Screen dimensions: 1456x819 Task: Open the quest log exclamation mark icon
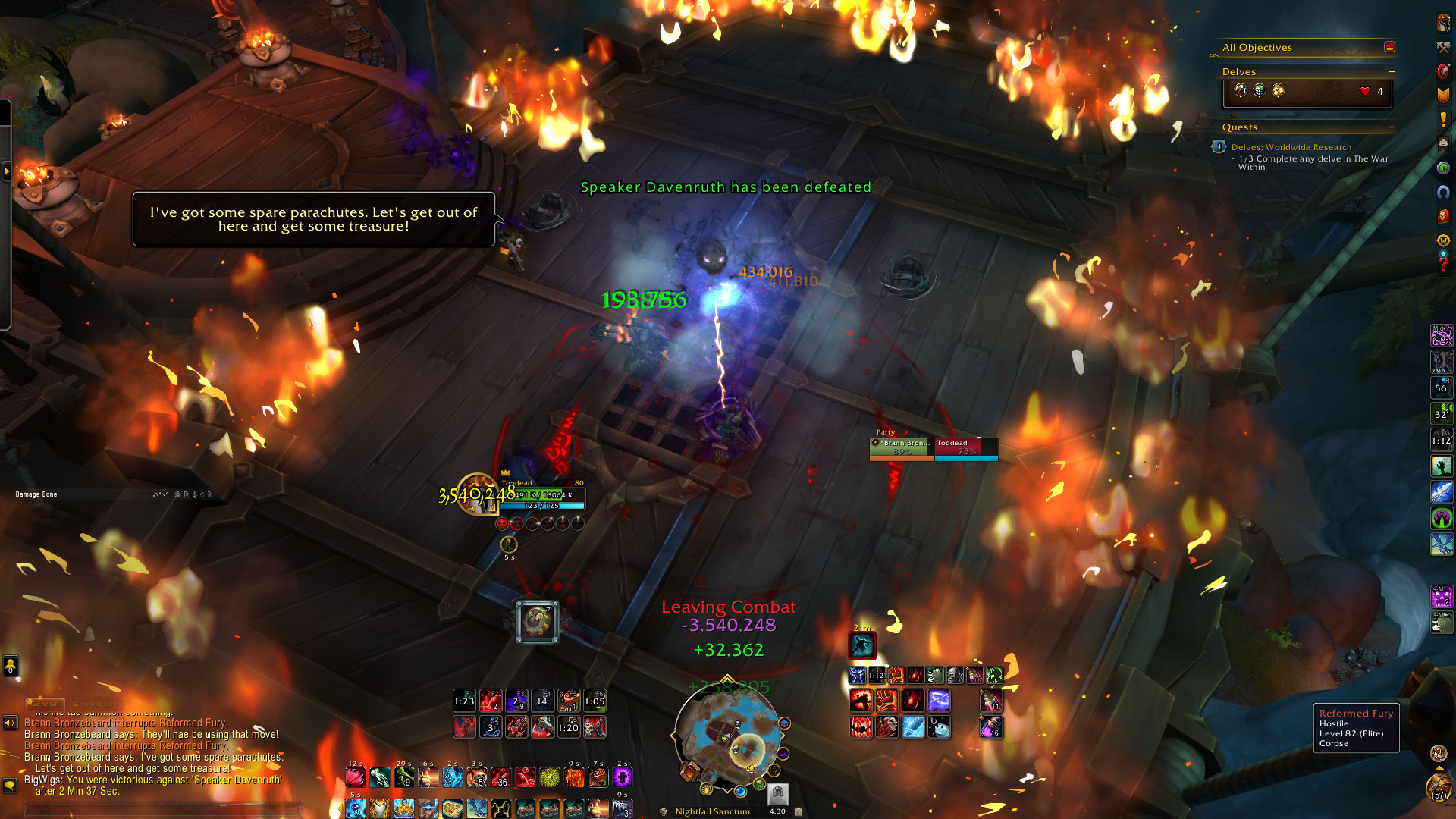1443,119
